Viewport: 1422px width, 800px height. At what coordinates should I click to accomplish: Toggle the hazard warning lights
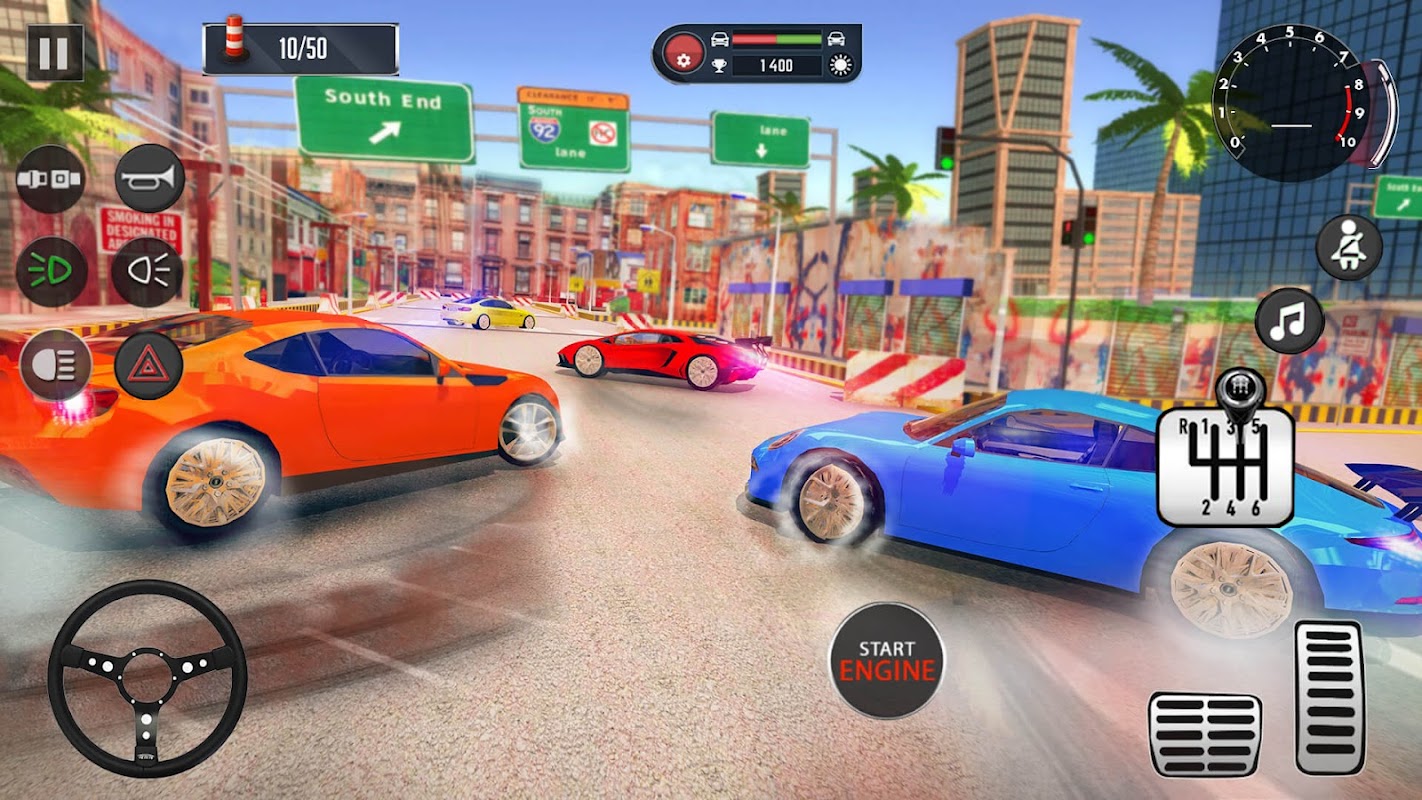pyautogui.click(x=148, y=366)
